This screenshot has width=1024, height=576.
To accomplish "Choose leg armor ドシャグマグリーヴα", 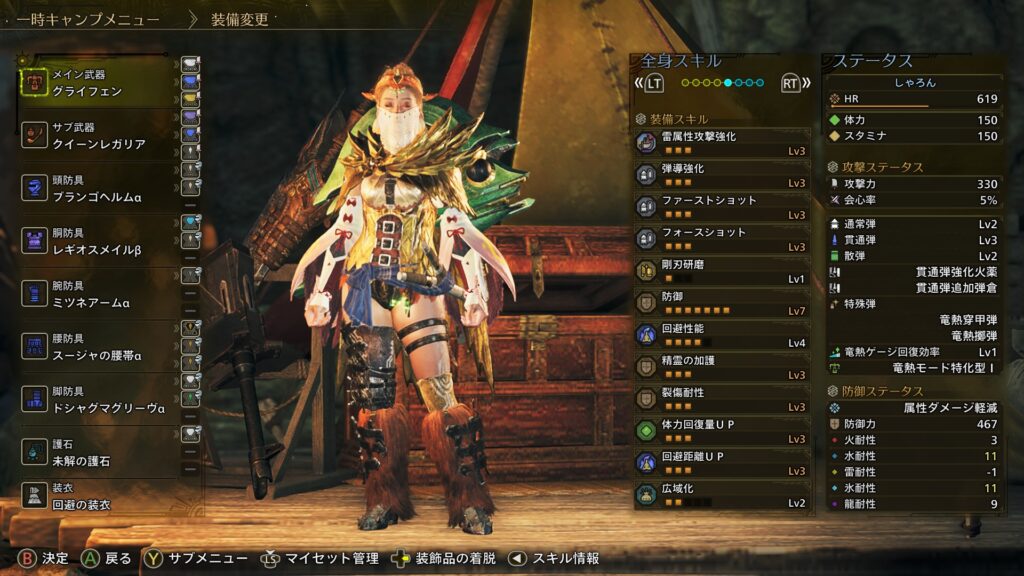I will 98,401.
